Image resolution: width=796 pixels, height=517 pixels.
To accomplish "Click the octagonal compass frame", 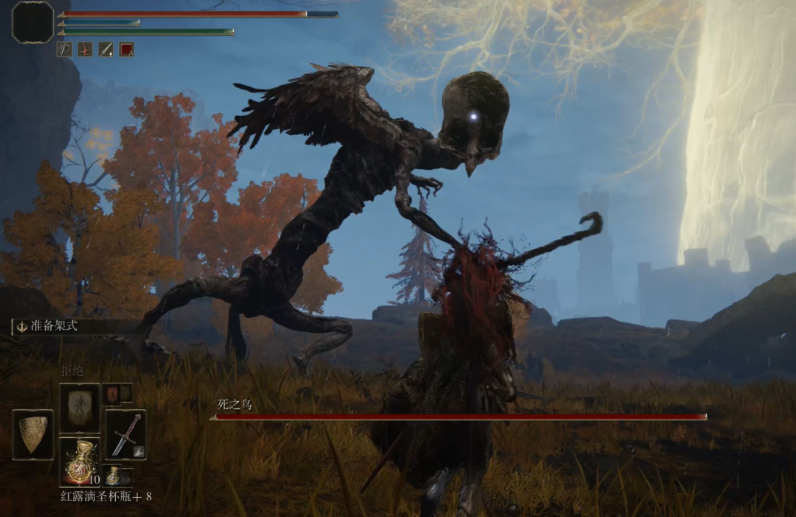I will click(32, 22).
